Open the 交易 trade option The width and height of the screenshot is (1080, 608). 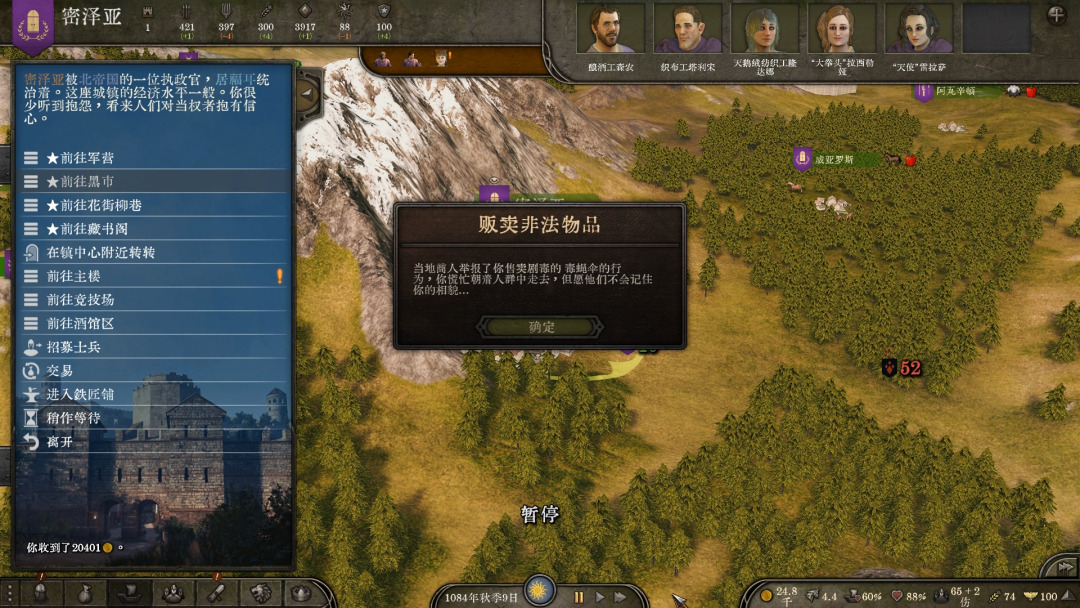60,370
